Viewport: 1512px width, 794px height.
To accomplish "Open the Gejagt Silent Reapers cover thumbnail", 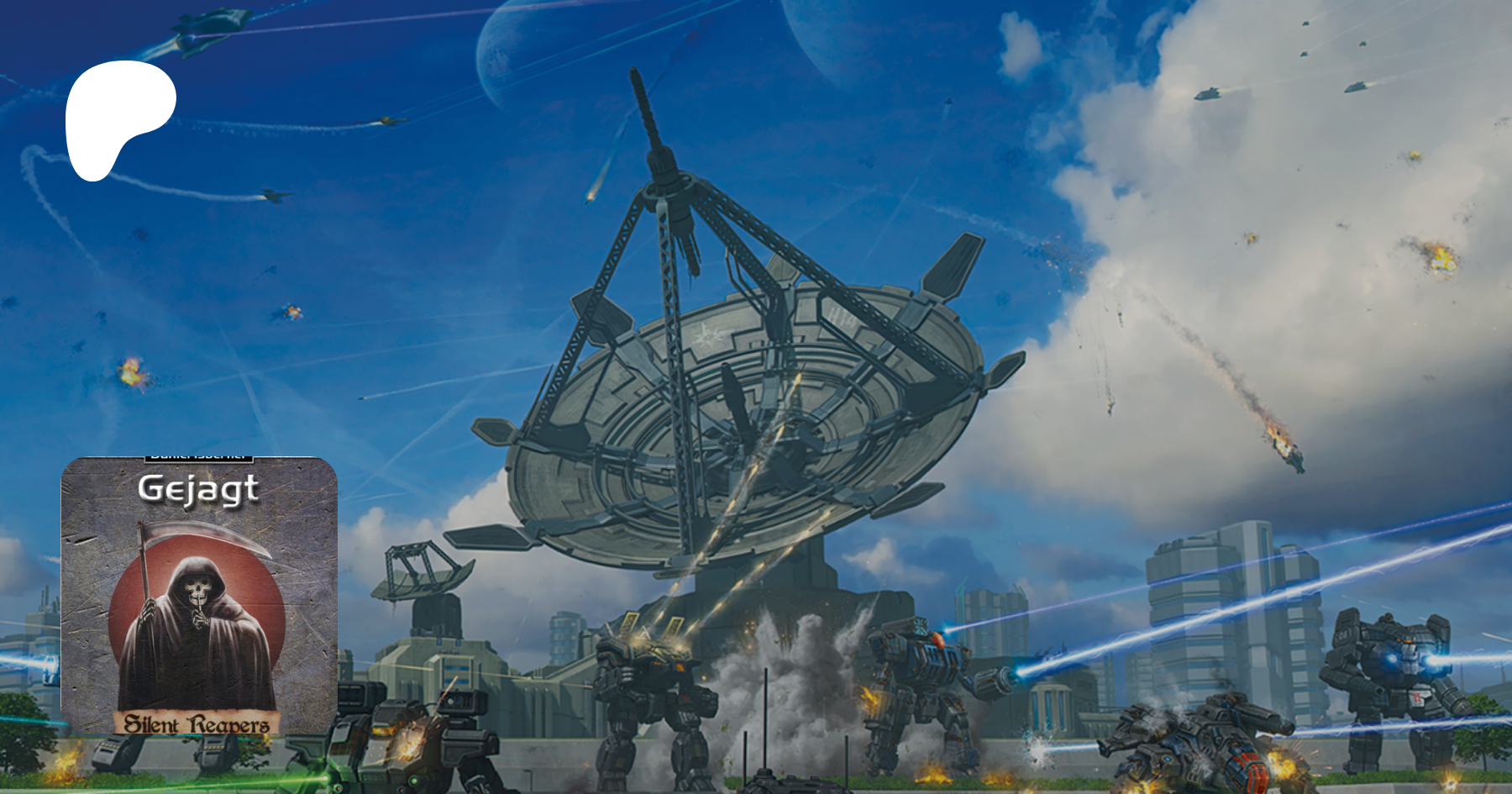I will (199, 595).
